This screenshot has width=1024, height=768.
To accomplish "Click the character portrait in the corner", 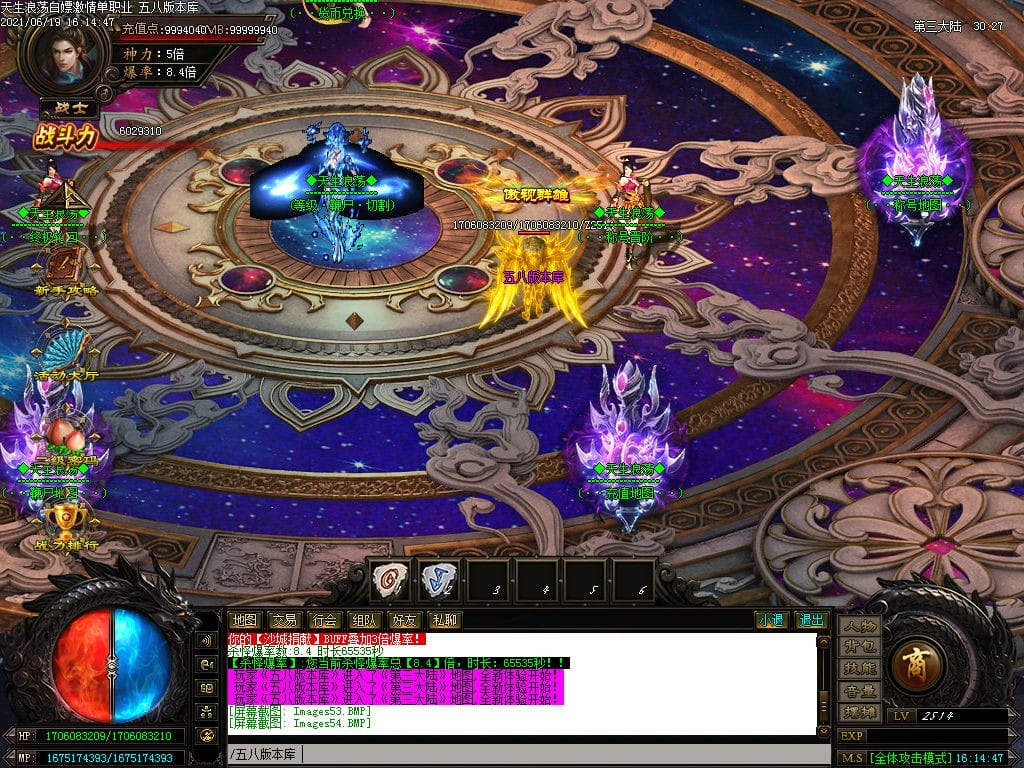I will [66, 55].
